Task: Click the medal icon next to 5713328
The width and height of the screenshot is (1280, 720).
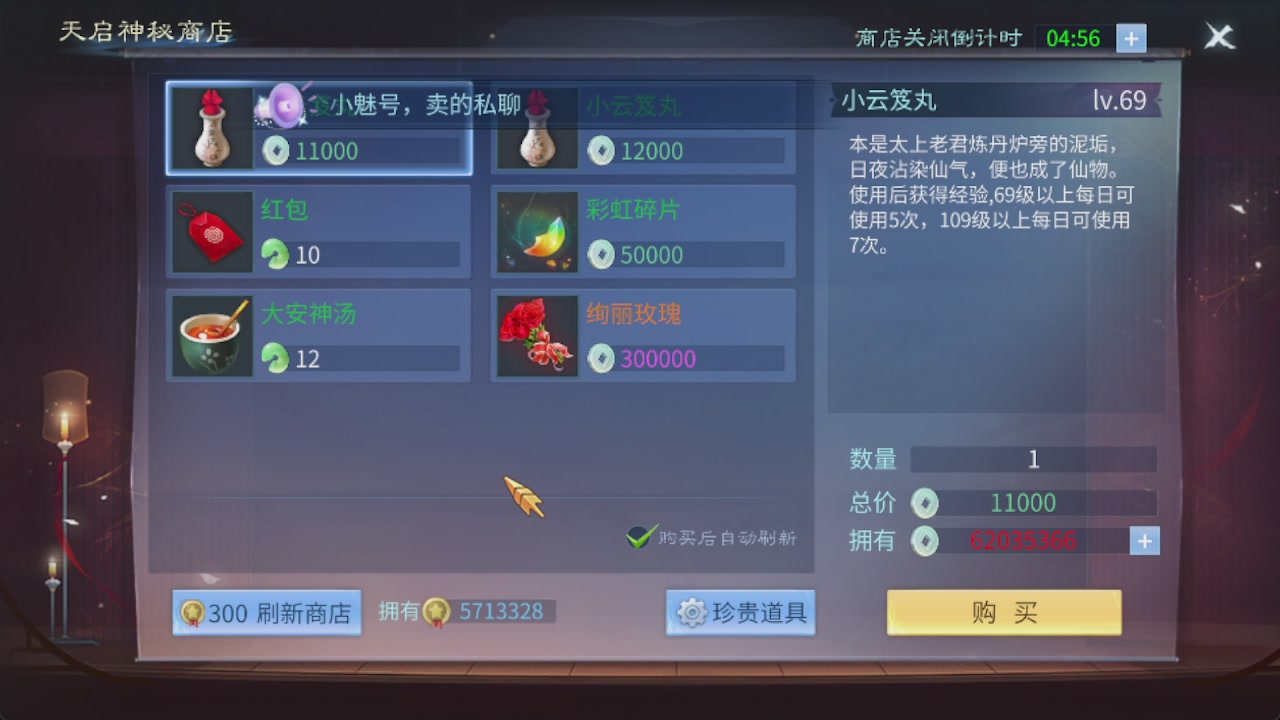Action: click(x=437, y=611)
